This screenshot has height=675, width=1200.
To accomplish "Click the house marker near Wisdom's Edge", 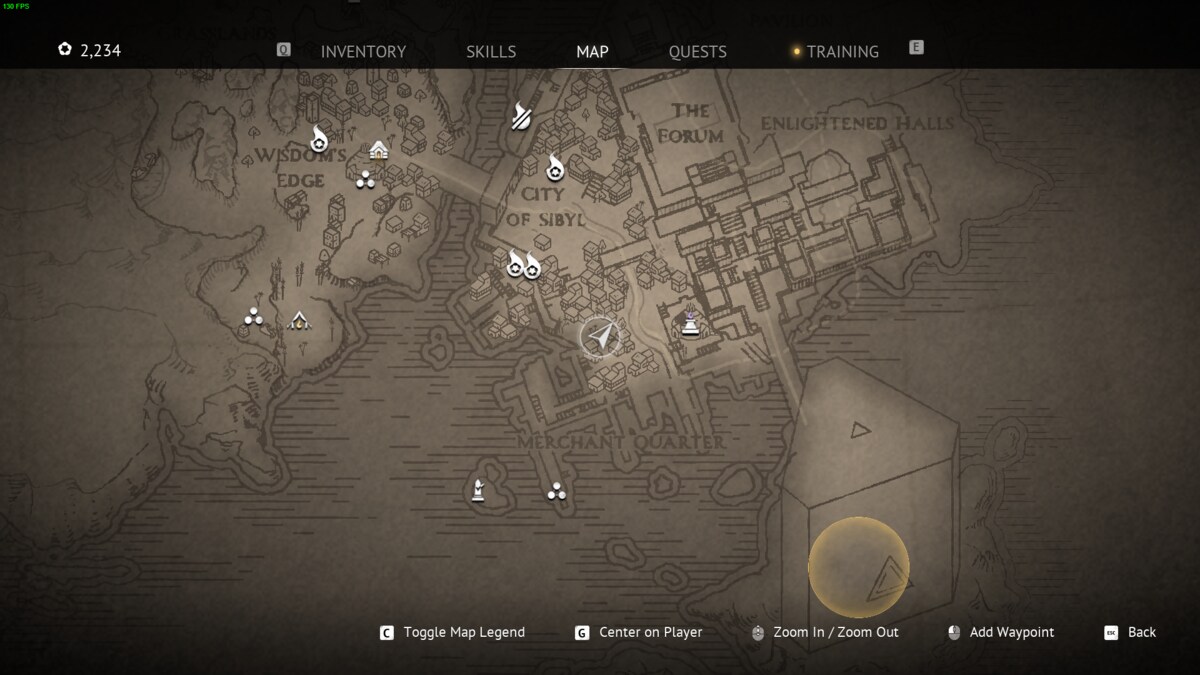I will tap(378, 150).
